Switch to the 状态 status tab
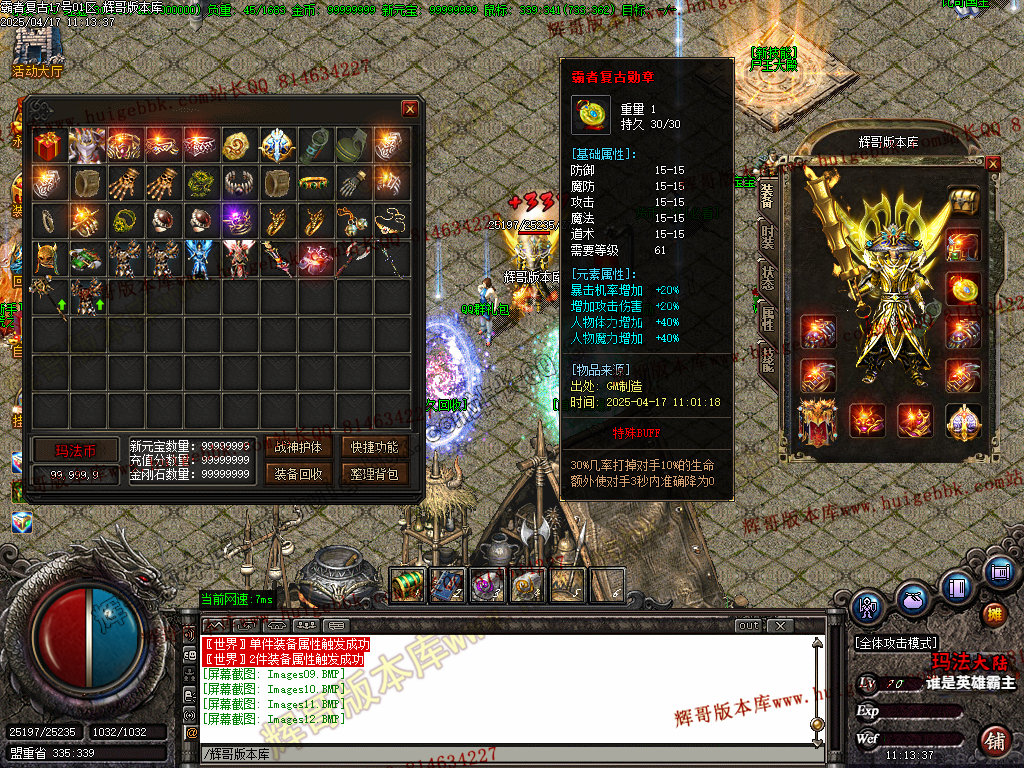The height and width of the screenshot is (768, 1024). point(767,277)
